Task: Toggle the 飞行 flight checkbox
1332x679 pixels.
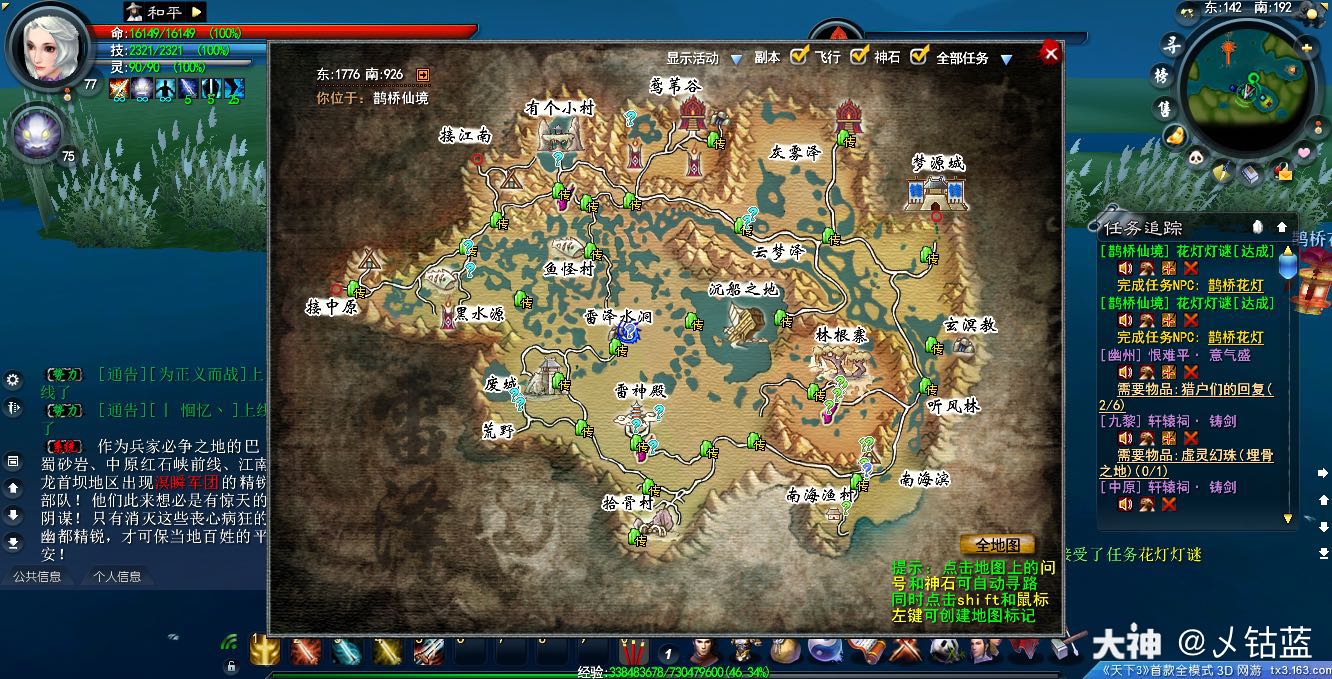Action: pyautogui.click(x=859, y=57)
